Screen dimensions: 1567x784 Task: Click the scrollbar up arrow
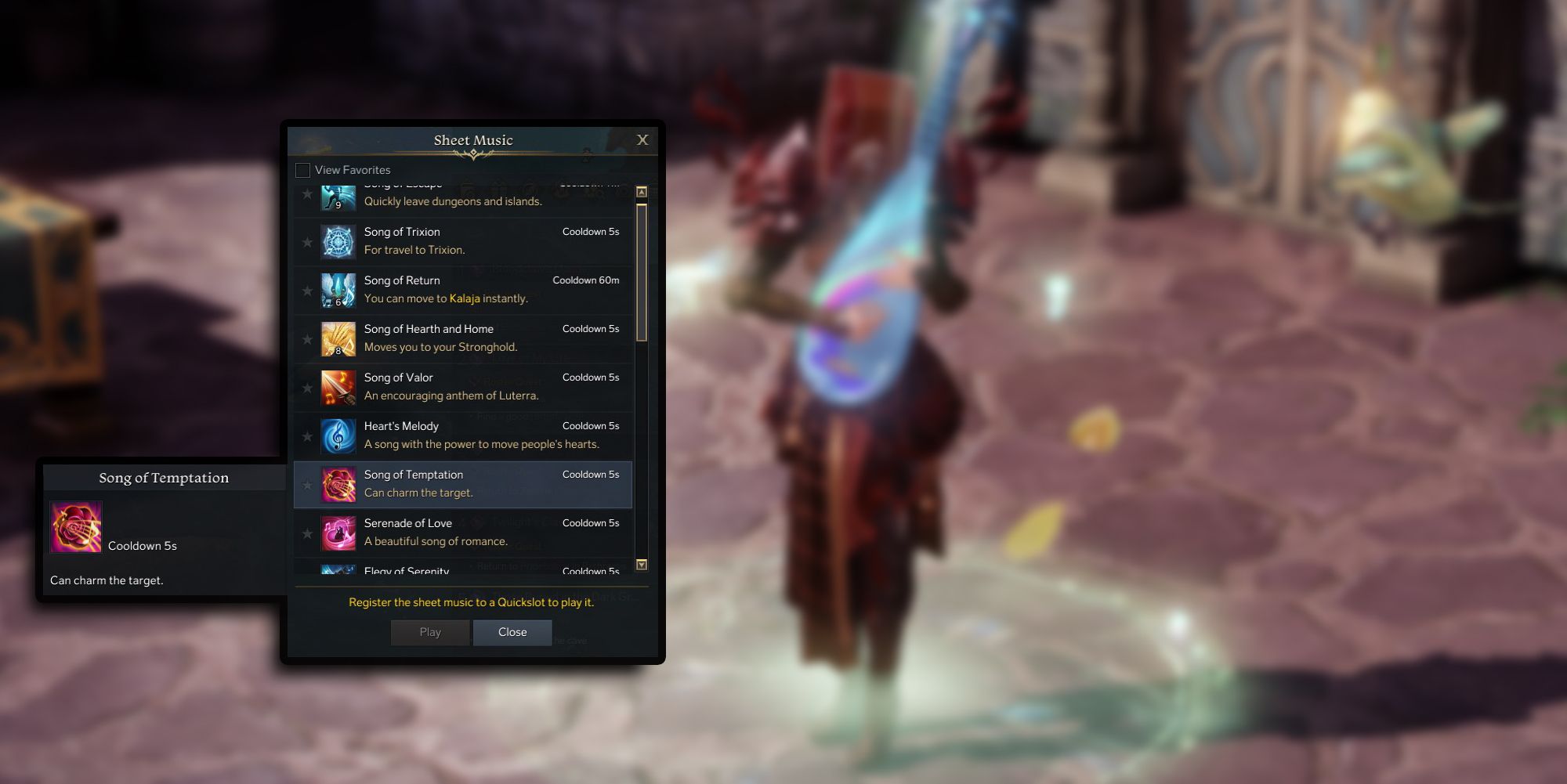click(642, 190)
